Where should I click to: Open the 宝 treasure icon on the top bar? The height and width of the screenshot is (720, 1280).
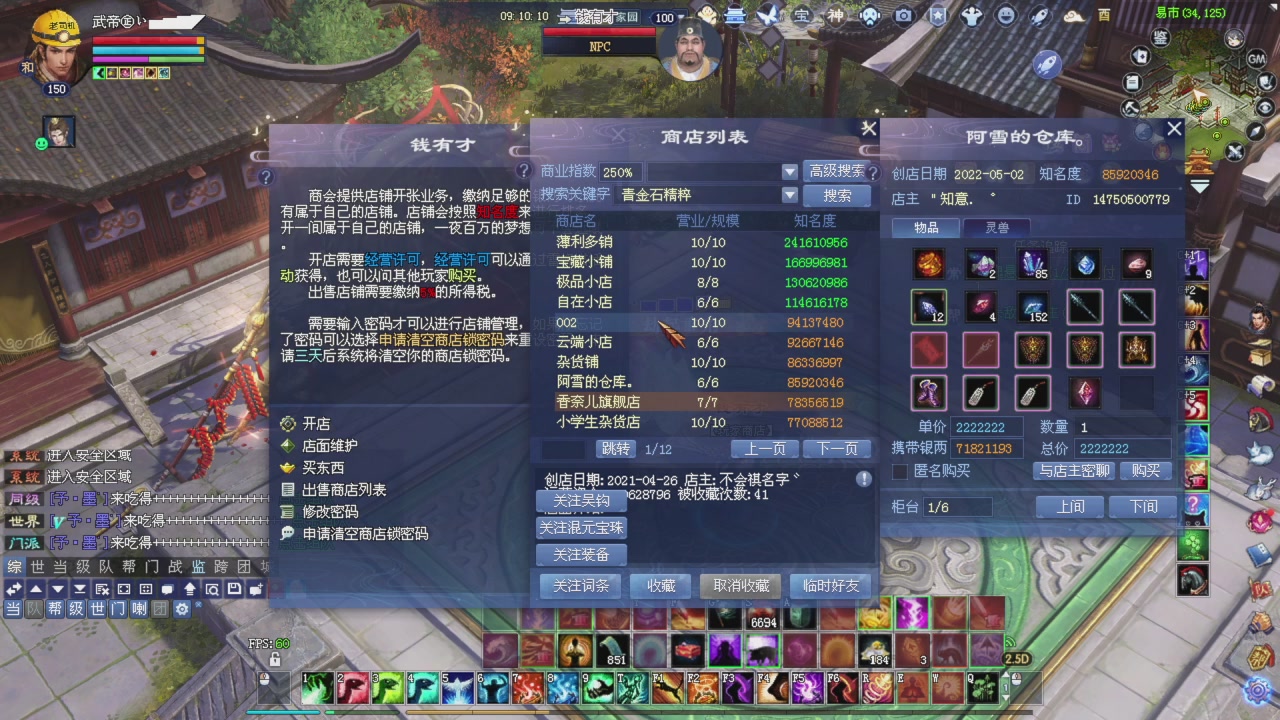click(802, 14)
